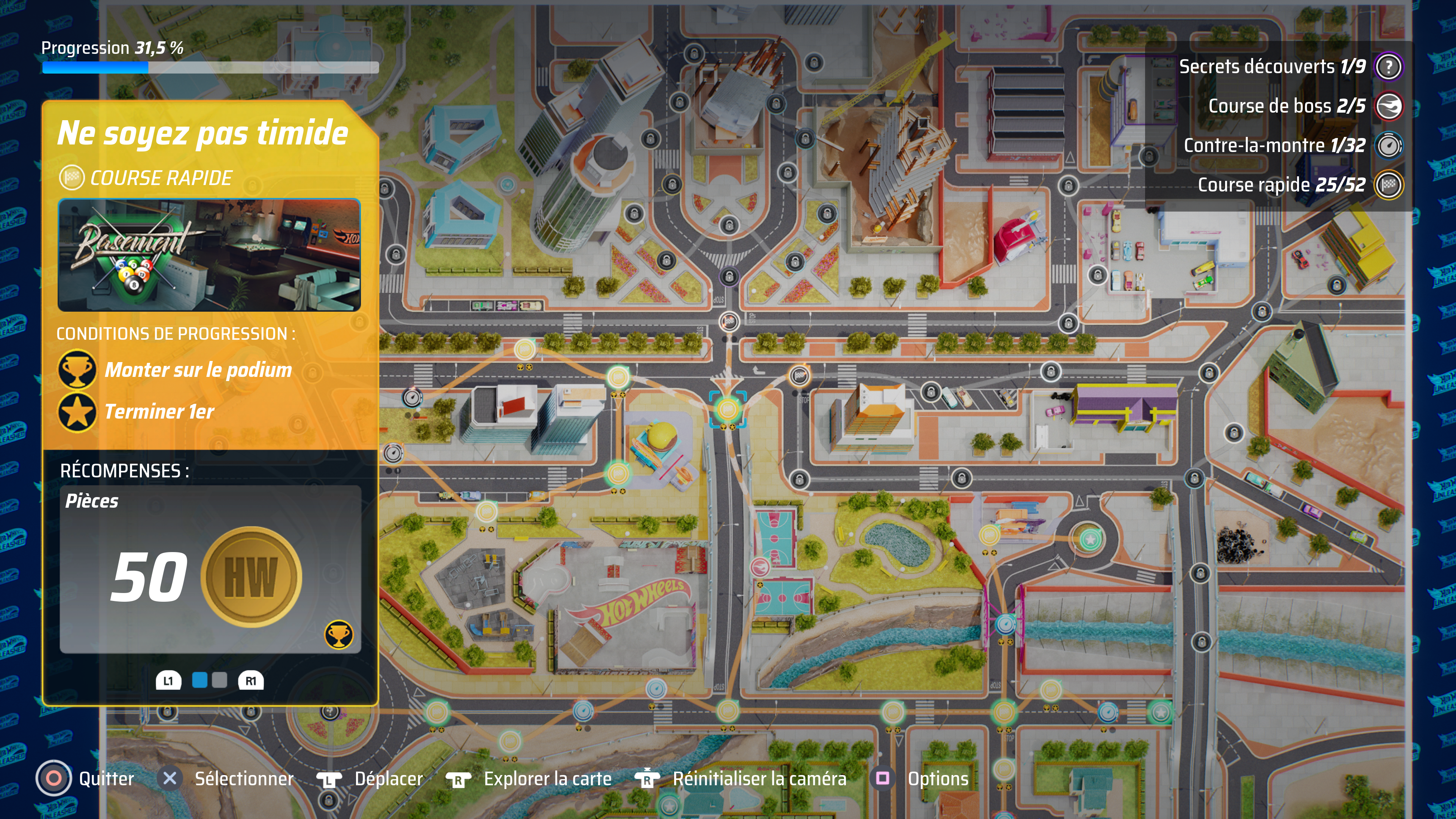Select the 'Terminer 1er' condition
Viewport: 1456px width, 819px height.
pos(159,411)
